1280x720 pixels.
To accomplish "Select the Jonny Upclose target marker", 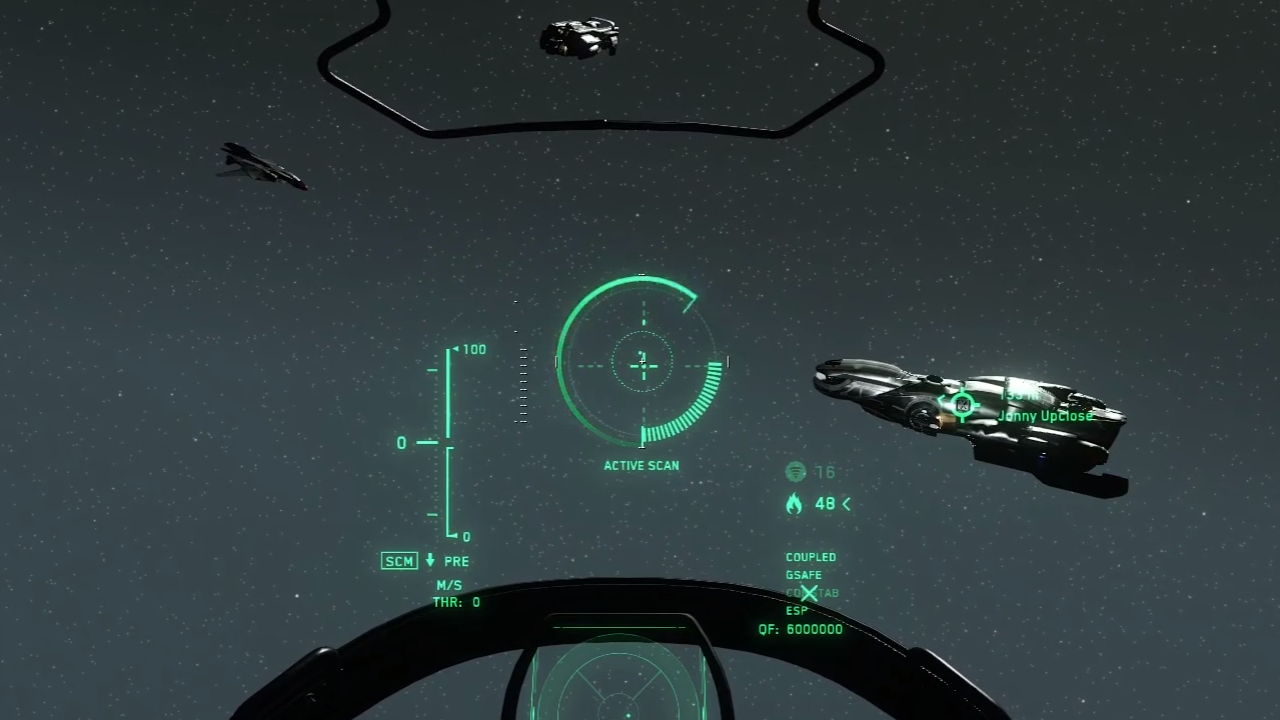I will point(962,405).
